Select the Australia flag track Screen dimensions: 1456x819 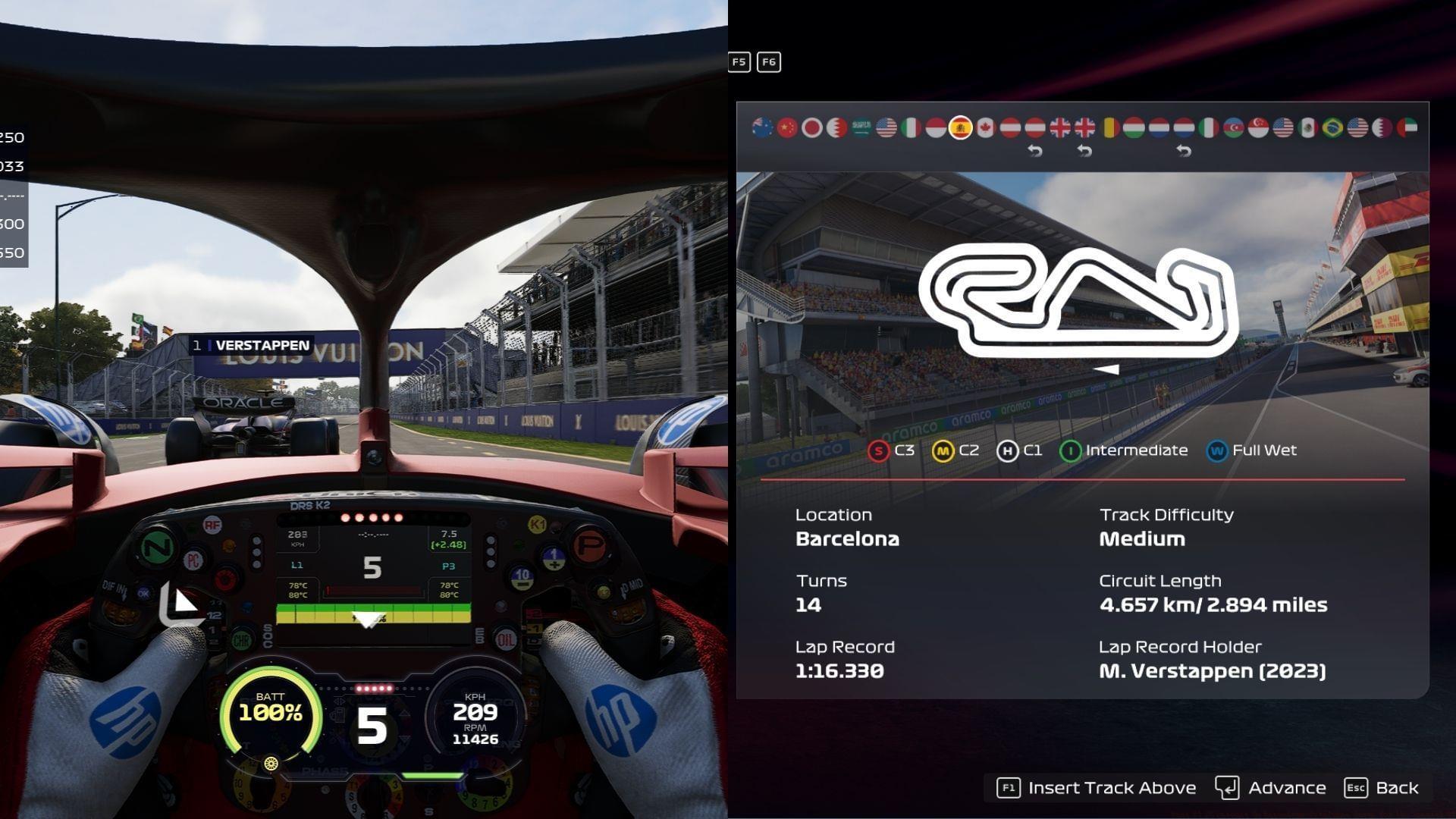[x=762, y=127]
